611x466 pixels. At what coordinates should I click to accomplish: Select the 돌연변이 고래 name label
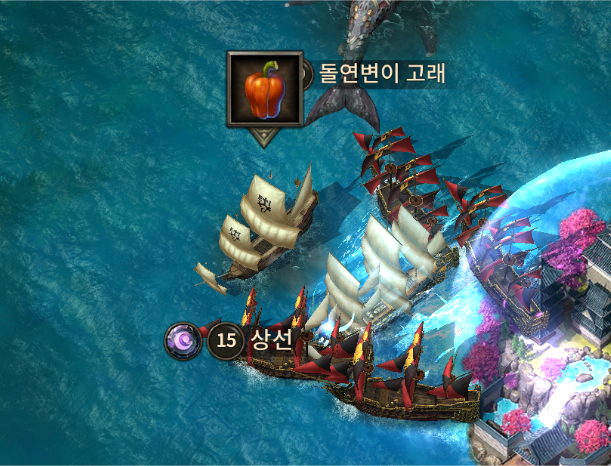[381, 73]
